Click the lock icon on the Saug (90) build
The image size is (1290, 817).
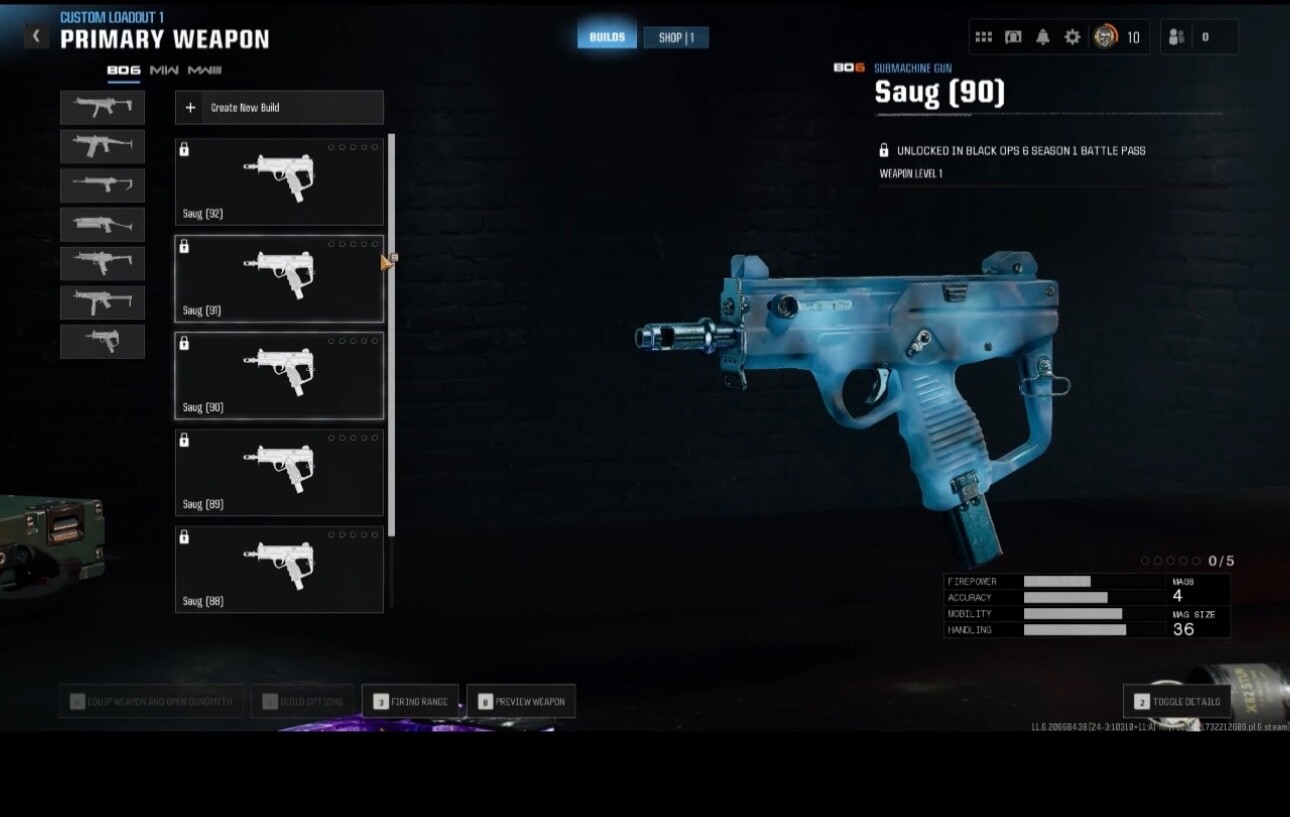tap(184, 343)
